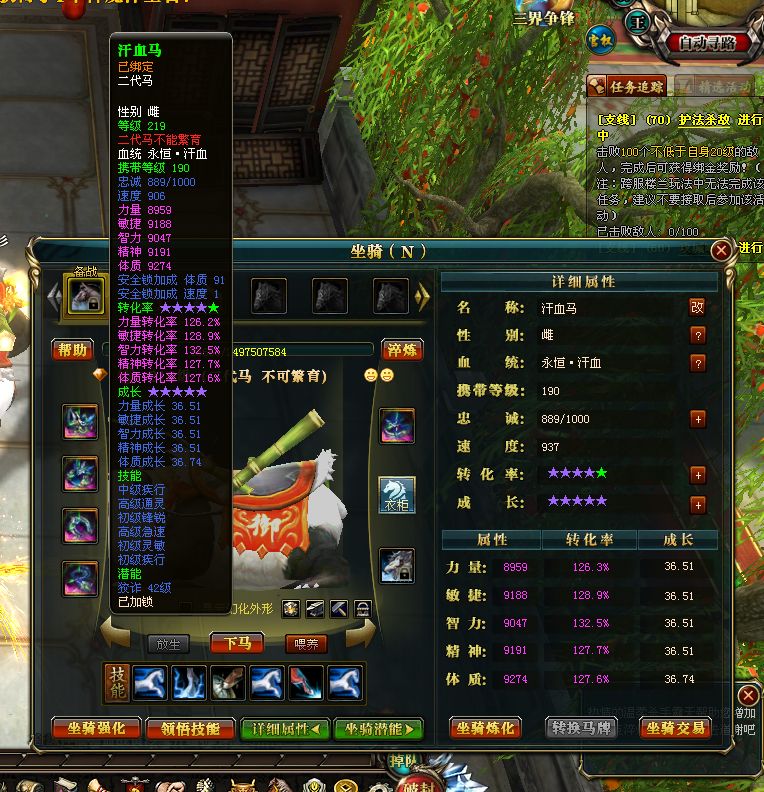Screen dimensions: 764x792
Task: Click the 改 rename button beside 汗血马
Action: point(698,307)
